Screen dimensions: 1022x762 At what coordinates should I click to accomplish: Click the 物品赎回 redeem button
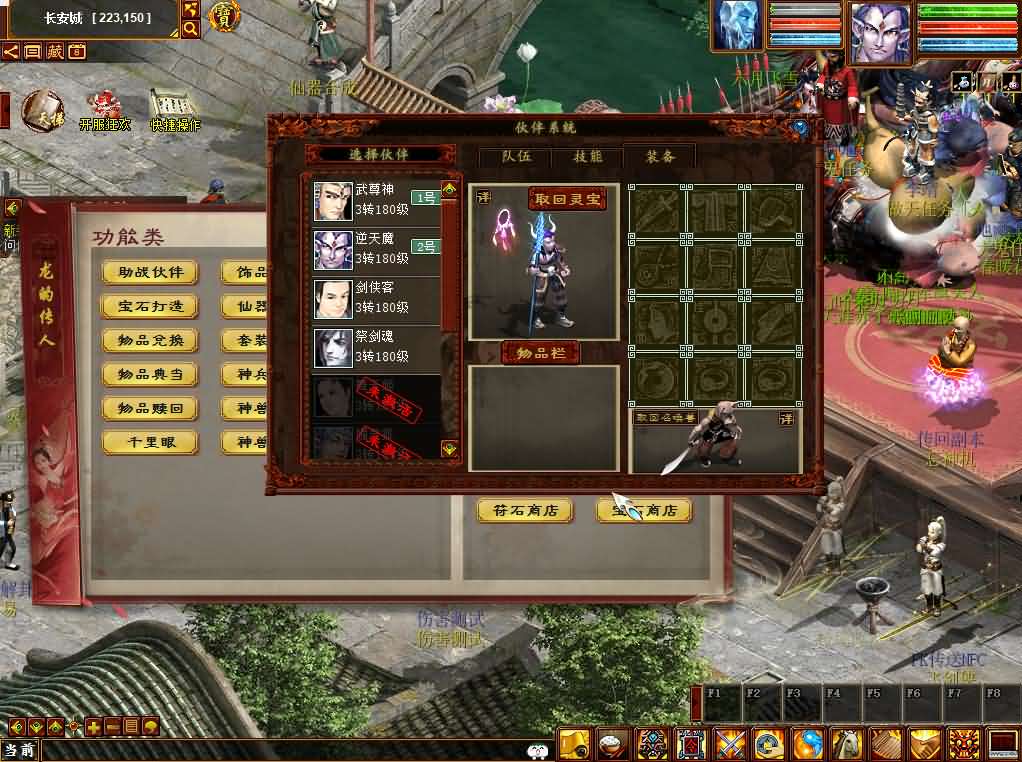coord(150,409)
